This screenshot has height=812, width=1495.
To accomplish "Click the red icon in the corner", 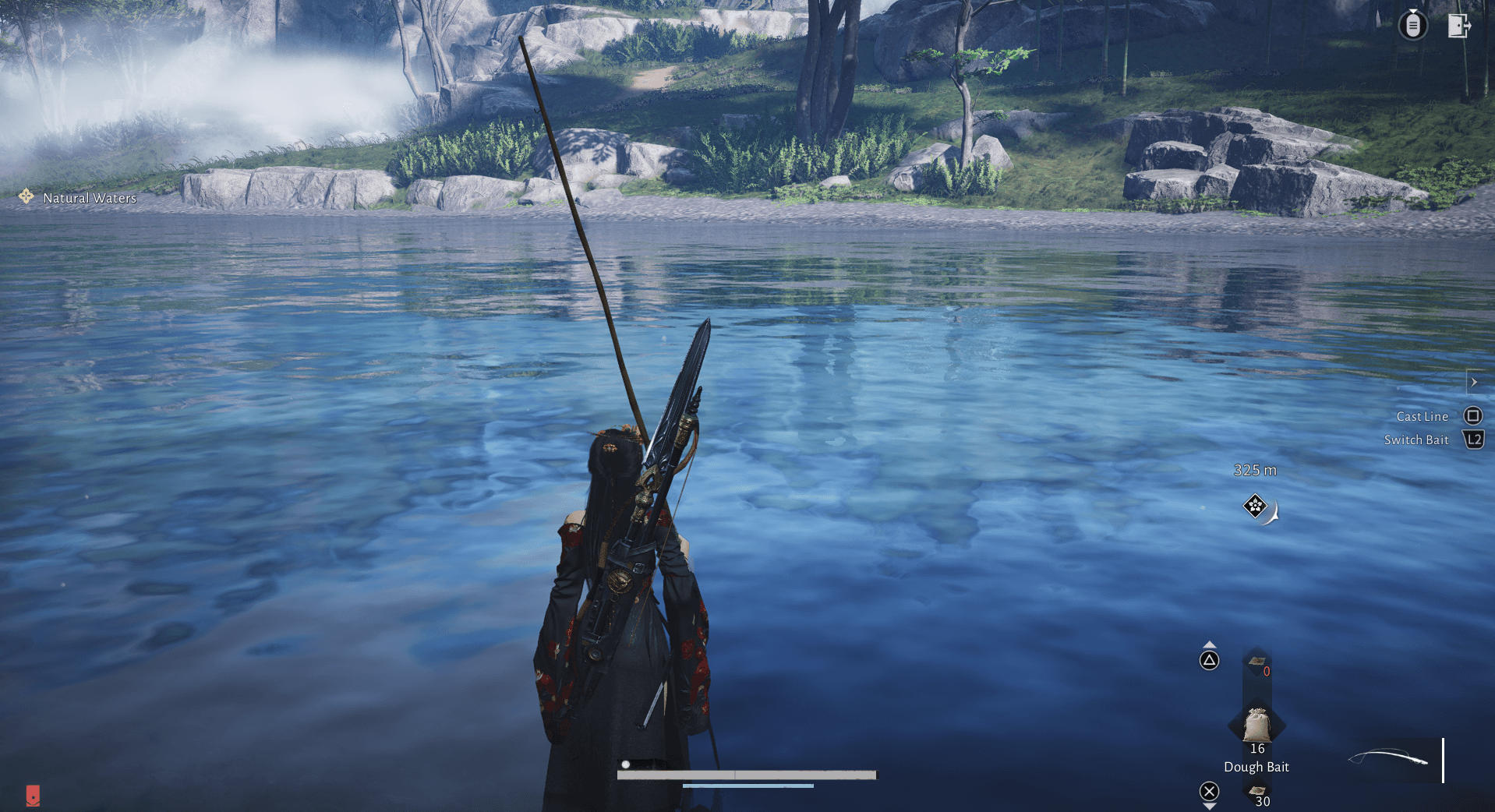I will tap(33, 795).
